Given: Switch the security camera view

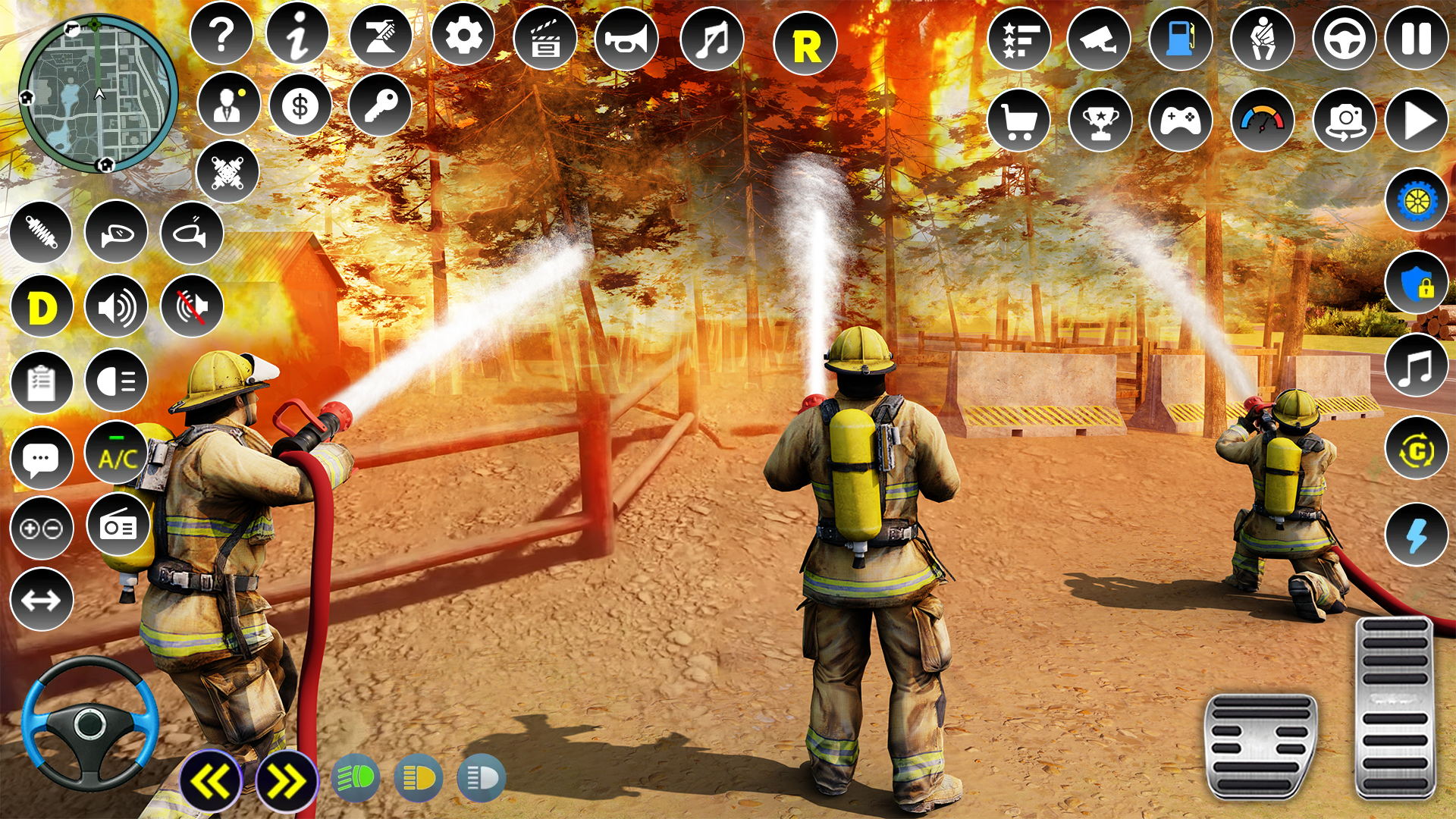Looking at the screenshot, I should pyautogui.click(x=1098, y=39).
